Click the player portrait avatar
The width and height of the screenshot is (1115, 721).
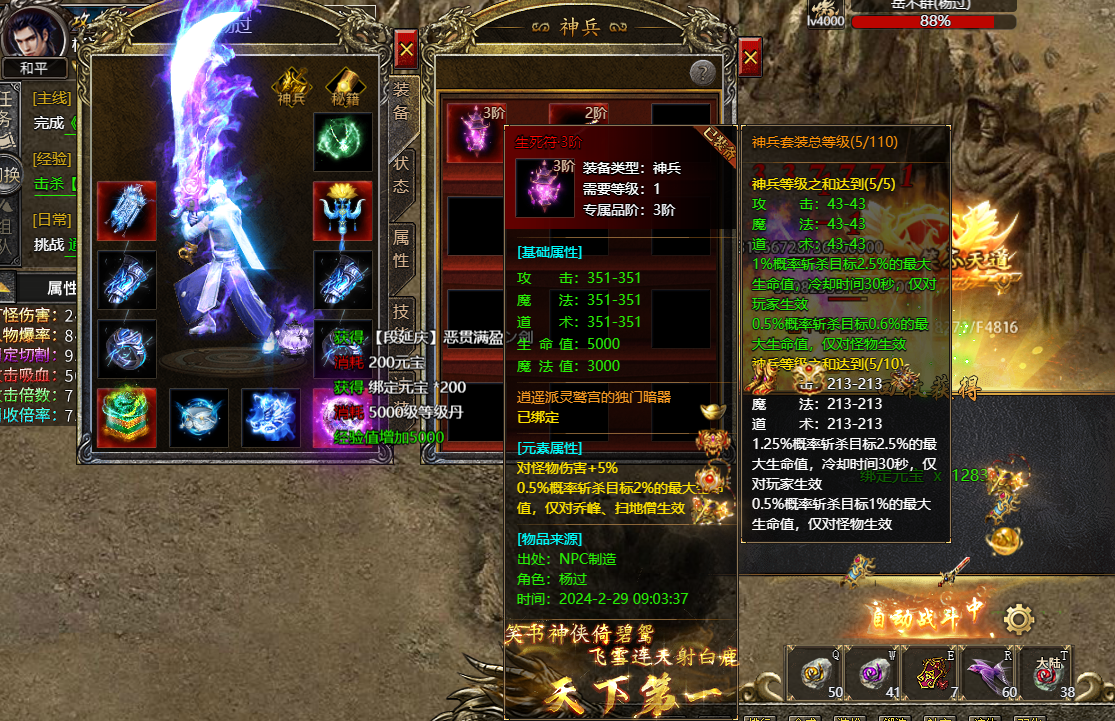click(33, 30)
